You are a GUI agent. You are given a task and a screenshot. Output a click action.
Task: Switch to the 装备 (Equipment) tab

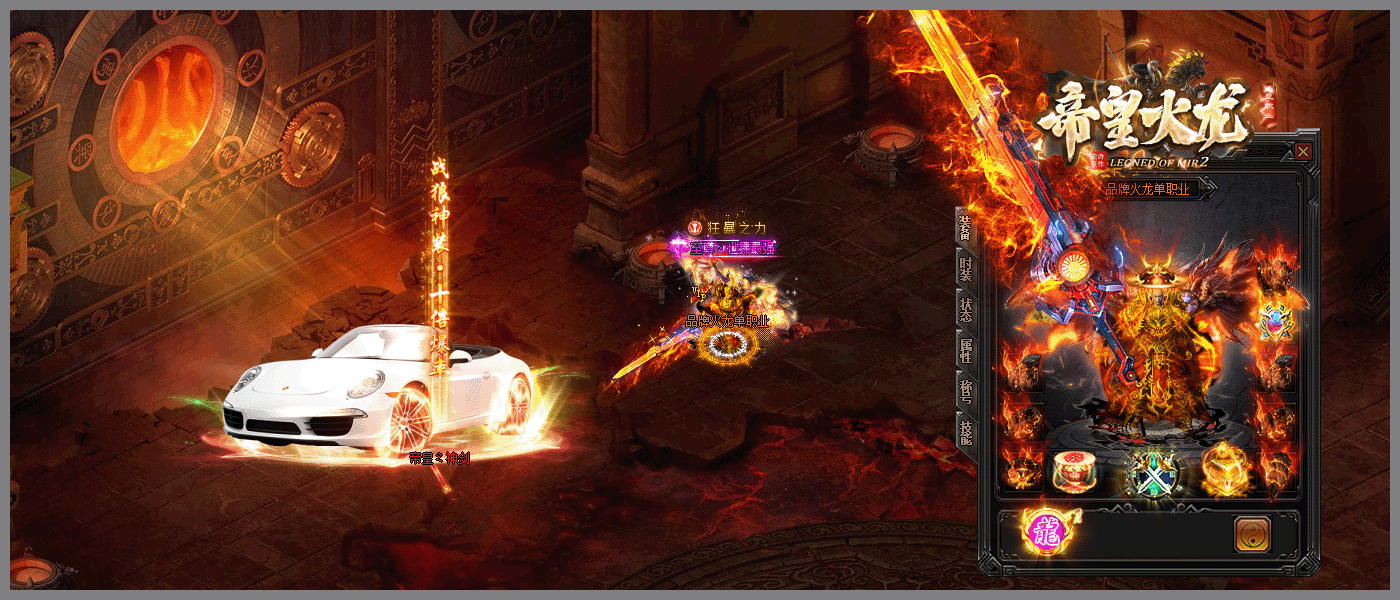pos(965,229)
